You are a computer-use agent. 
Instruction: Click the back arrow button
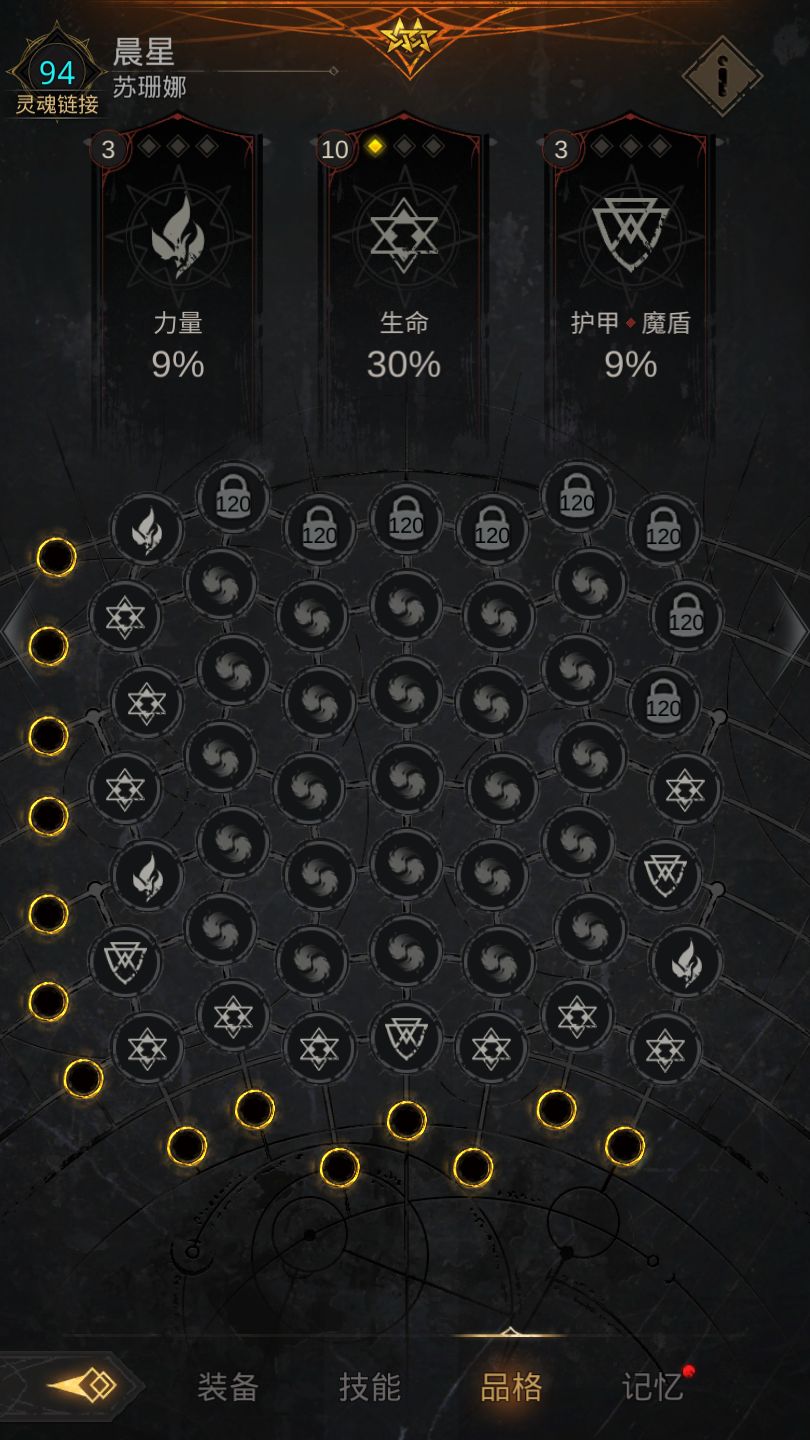pyautogui.click(x=82, y=1386)
